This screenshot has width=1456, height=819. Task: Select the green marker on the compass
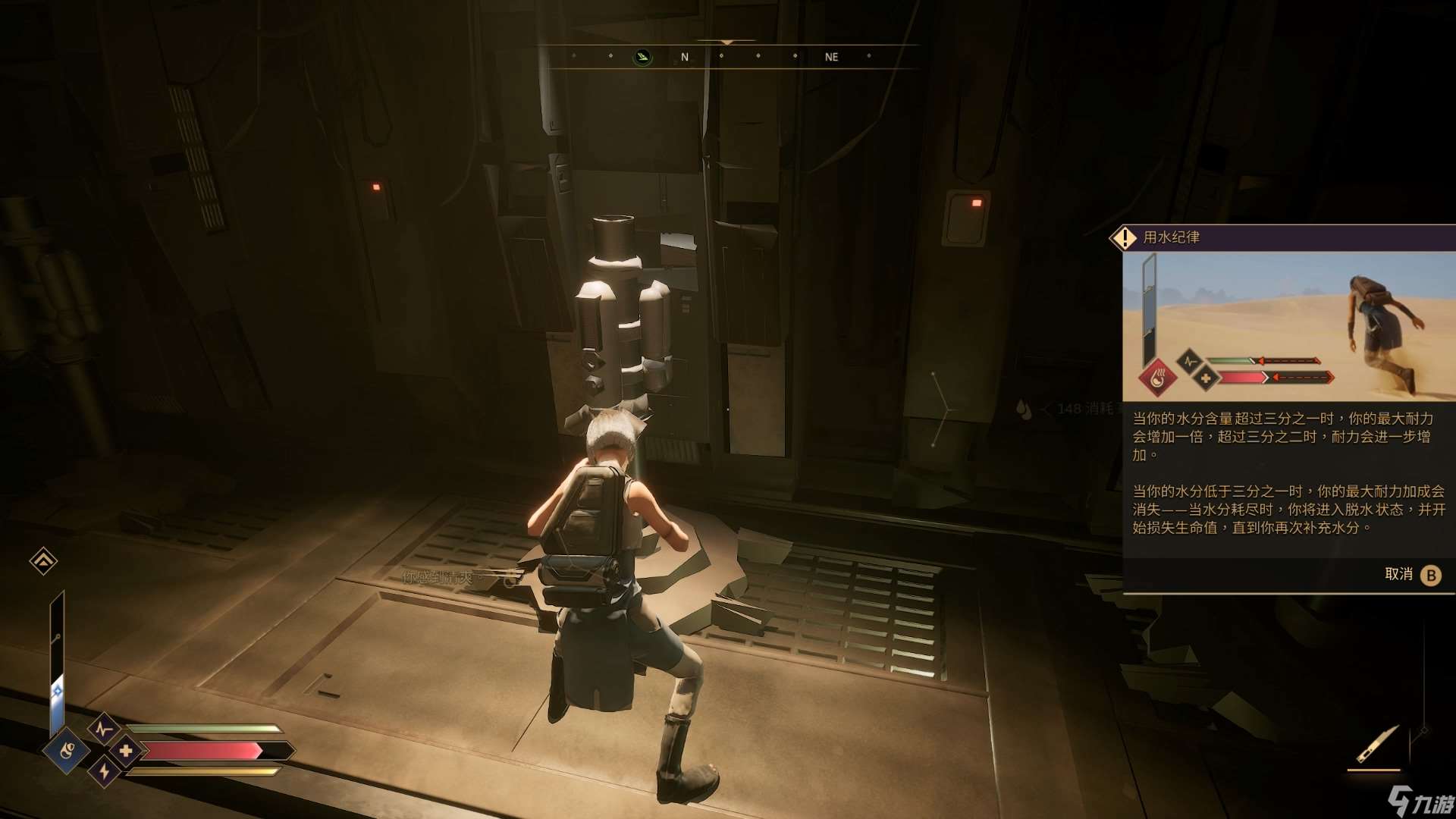point(642,57)
